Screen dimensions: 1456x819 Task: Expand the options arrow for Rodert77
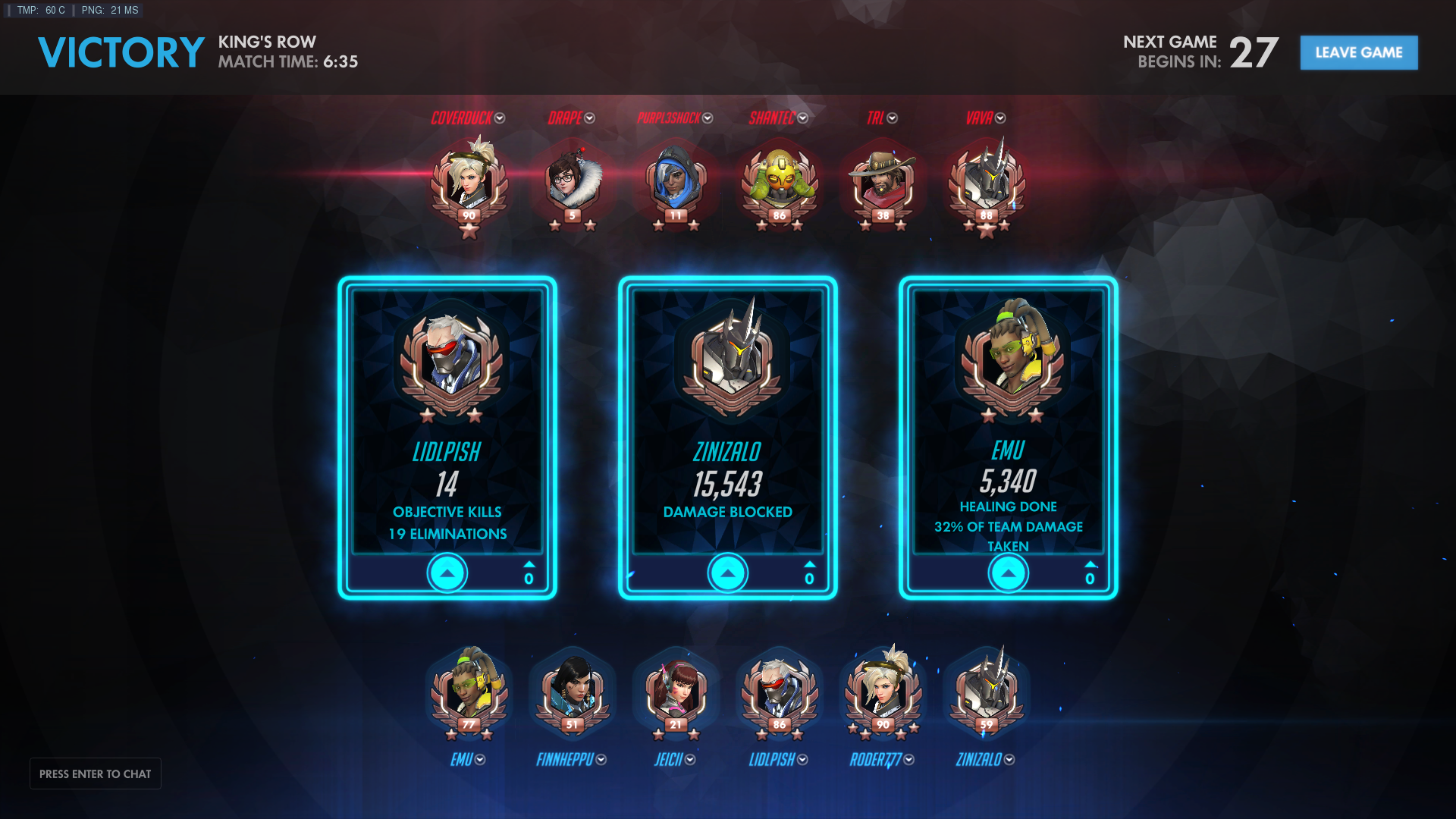pyautogui.click(x=909, y=760)
